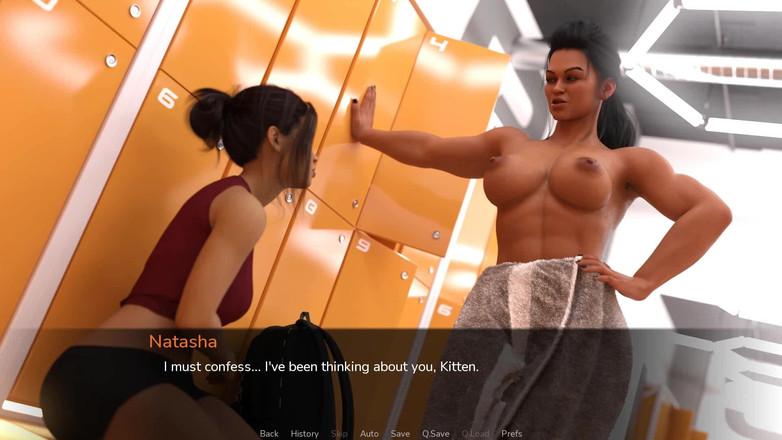
Task: Open the Prefs settings menu
Action: (x=511, y=434)
